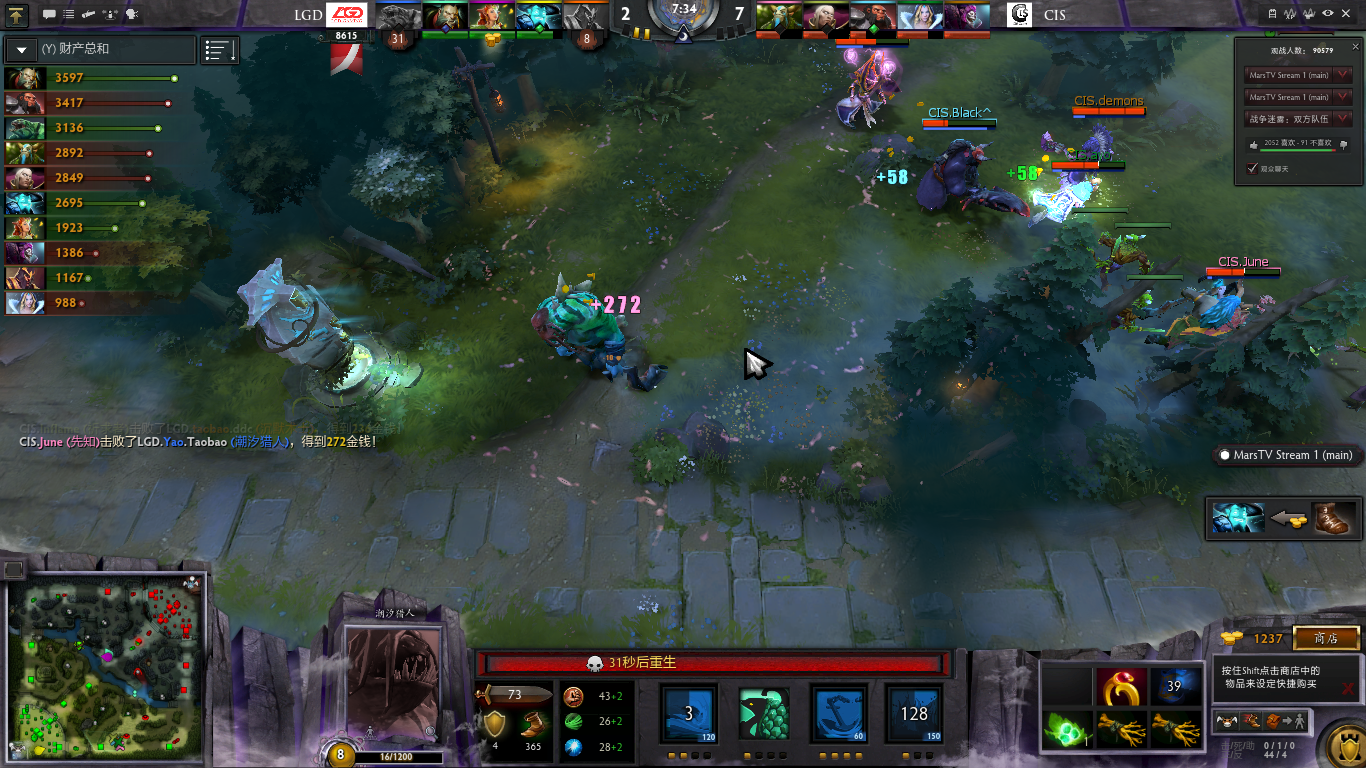Click the CIS team logo

[x=1019, y=15]
